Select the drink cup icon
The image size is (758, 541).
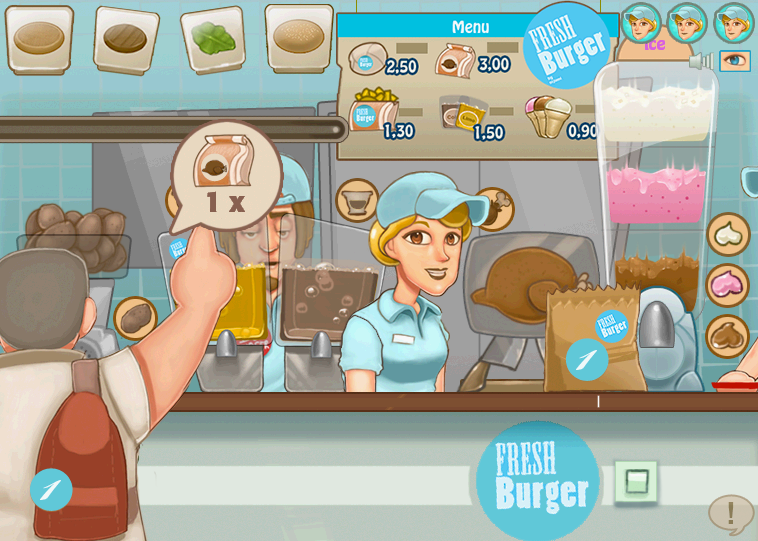(x=355, y=201)
